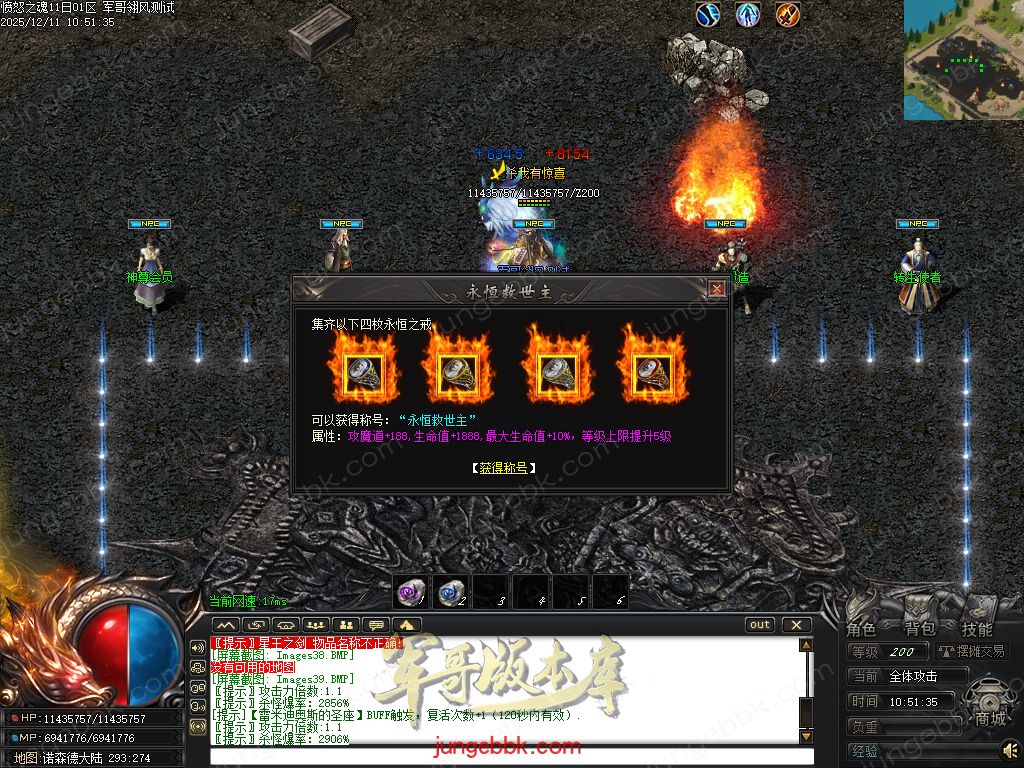Open the minimap
Viewport: 1024px width, 768px height.
point(963,59)
